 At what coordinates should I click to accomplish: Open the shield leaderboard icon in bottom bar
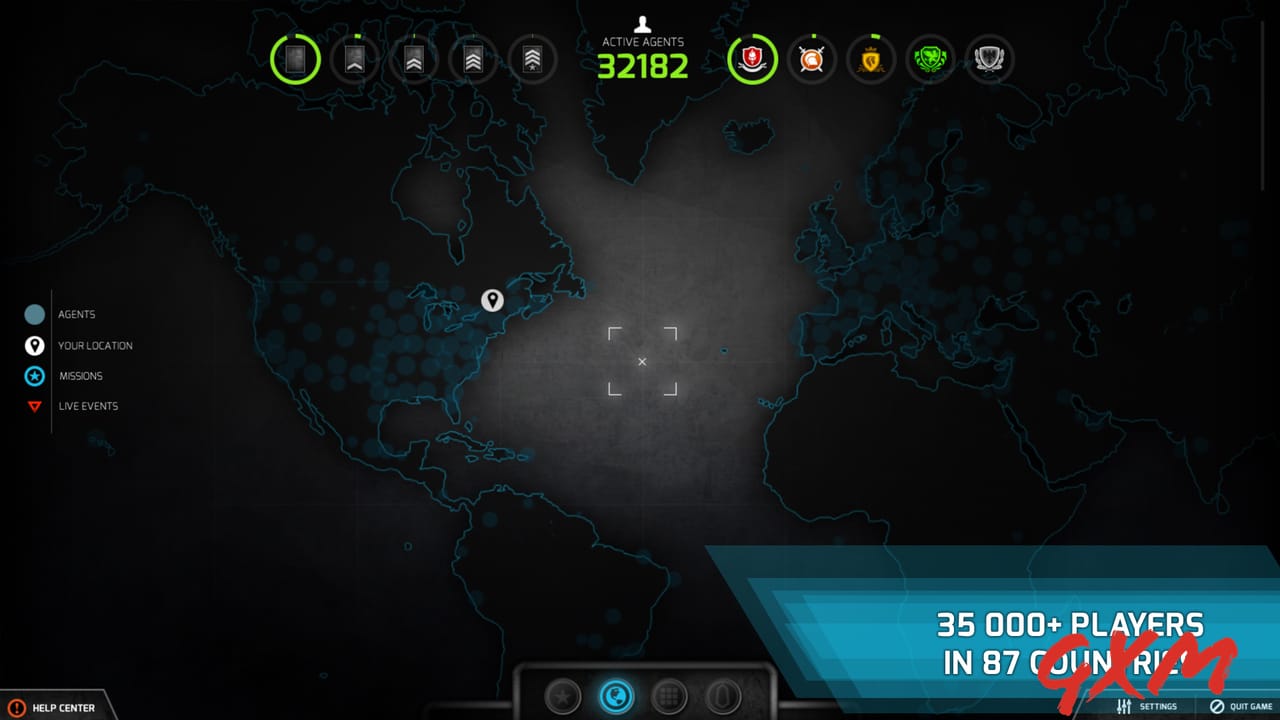pyautogui.click(x=723, y=697)
